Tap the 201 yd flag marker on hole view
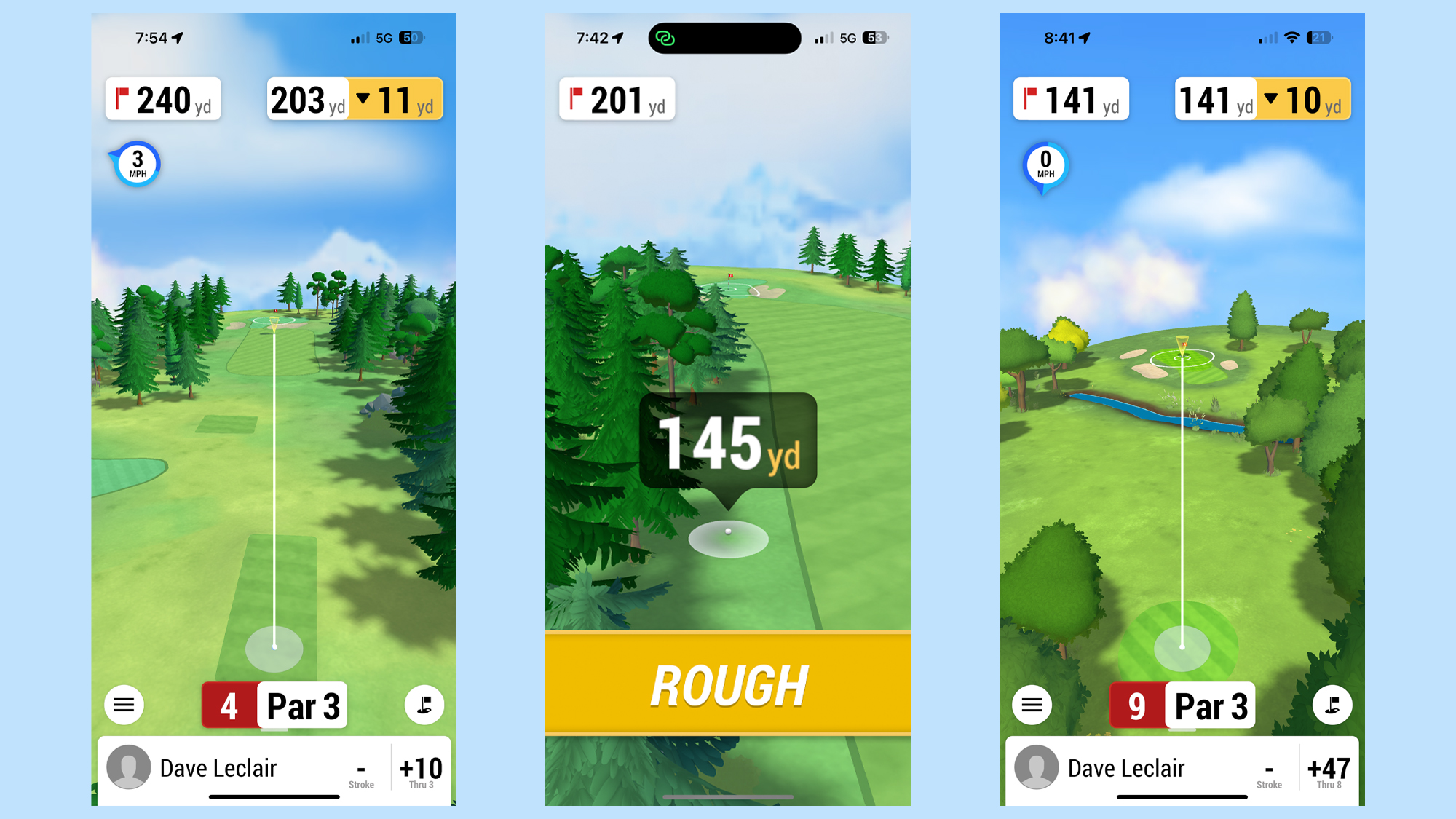The width and height of the screenshot is (1456, 819). pos(617,100)
